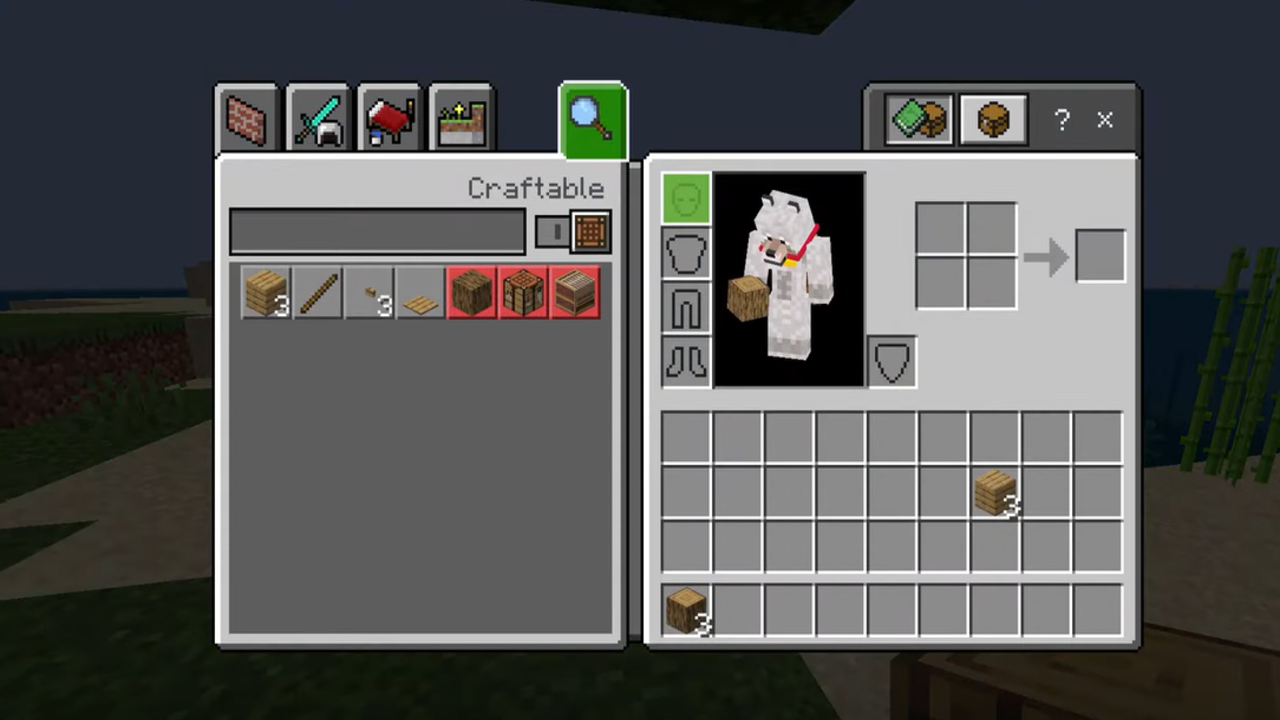The image size is (1280, 720).
Task: Click the shield off-hand slot
Action: pyautogui.click(x=891, y=361)
